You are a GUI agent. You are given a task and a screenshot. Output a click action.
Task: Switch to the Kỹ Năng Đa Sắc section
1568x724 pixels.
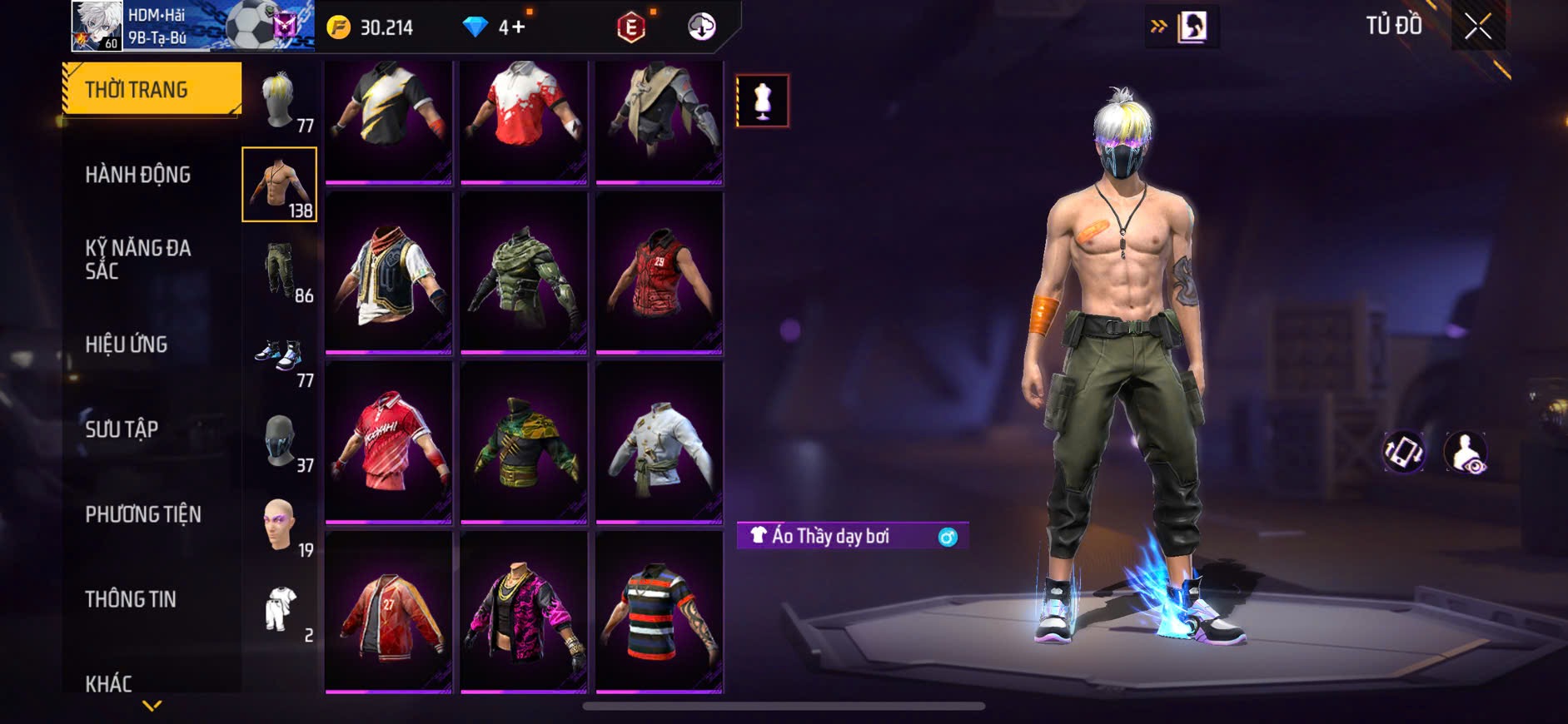[x=138, y=259]
